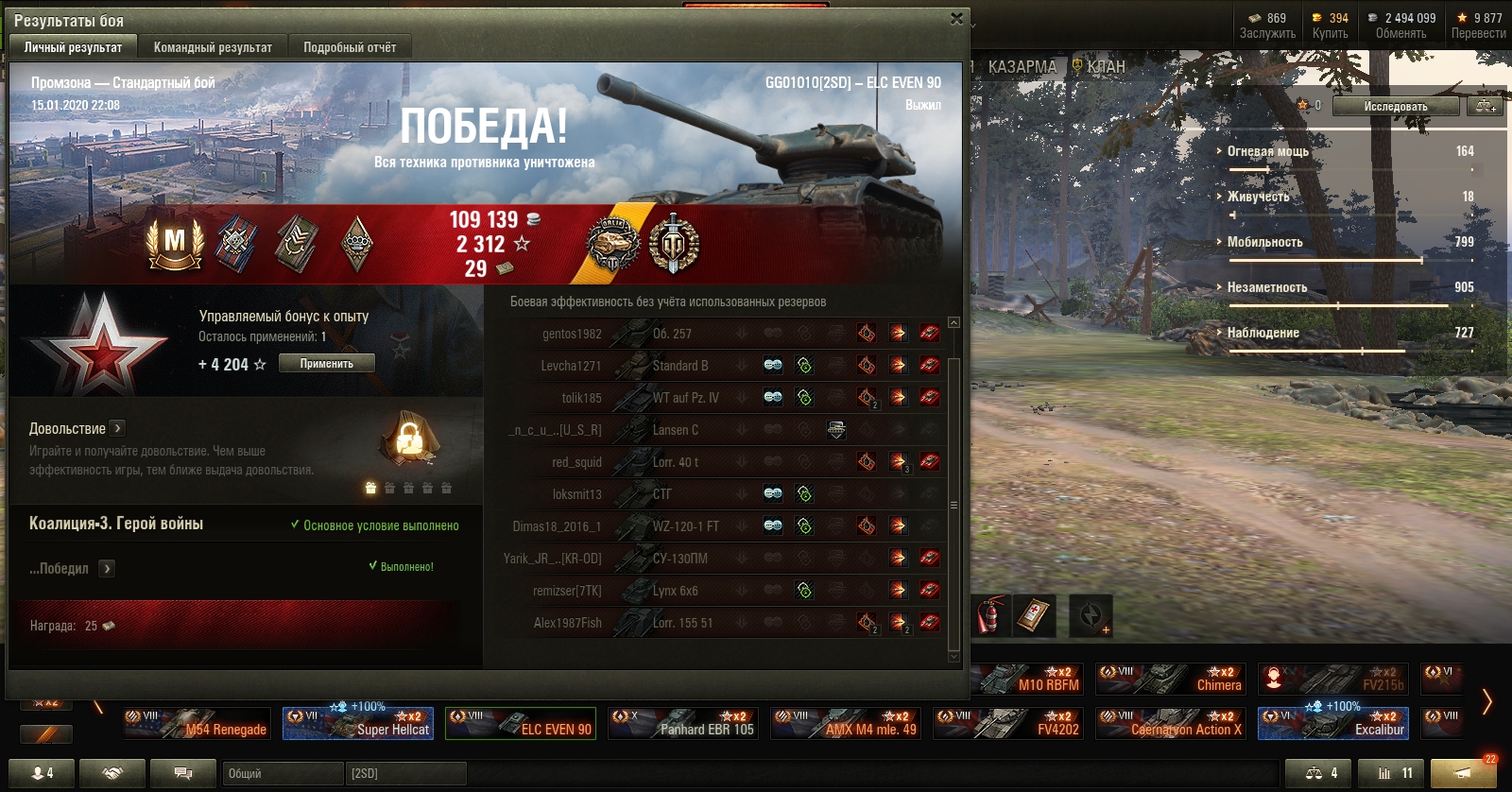The image size is (1512, 792).
Task: Choose the Super Hellcat in carousel
Action: tap(358, 724)
